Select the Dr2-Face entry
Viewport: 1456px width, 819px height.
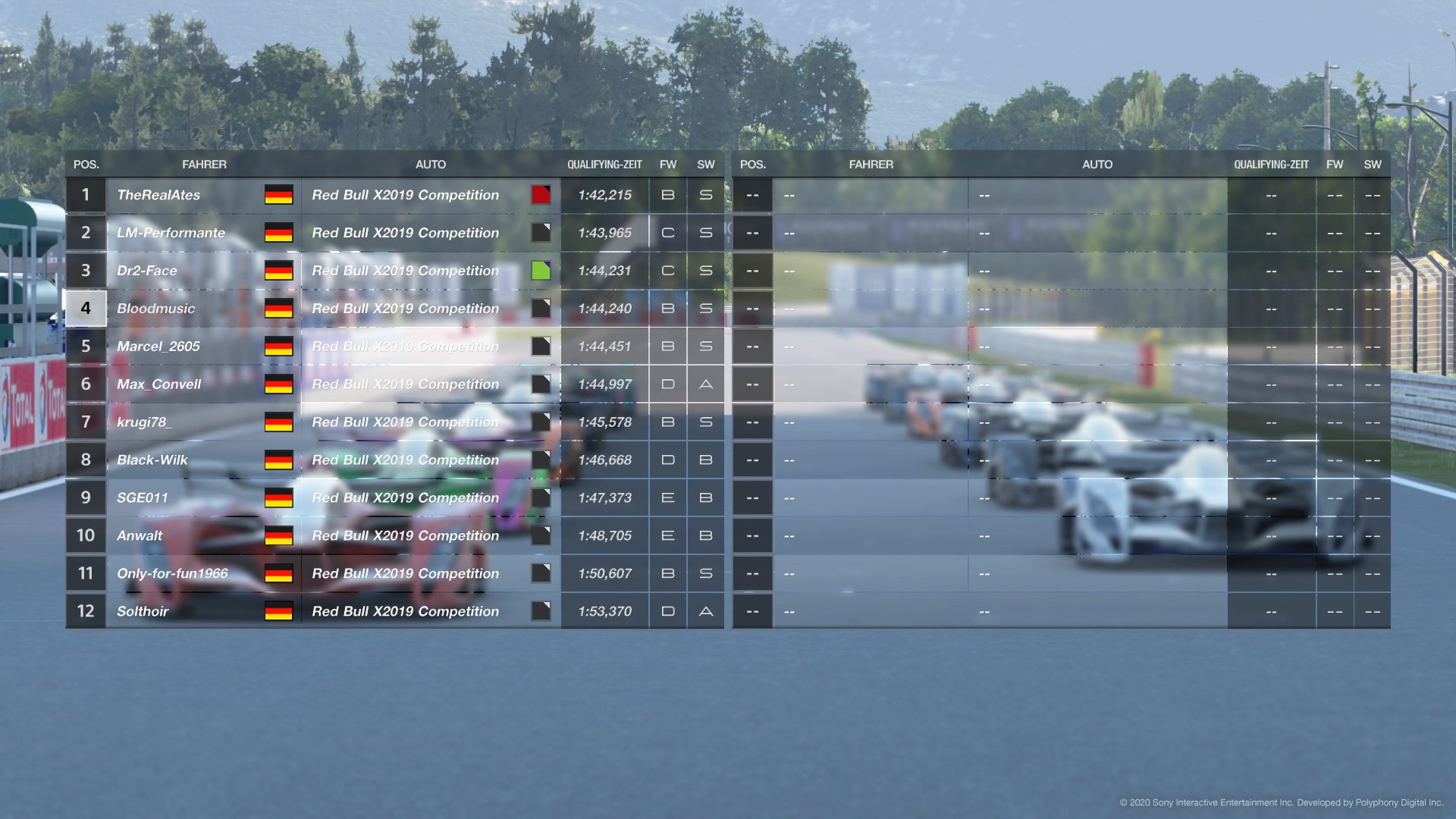click(x=147, y=271)
